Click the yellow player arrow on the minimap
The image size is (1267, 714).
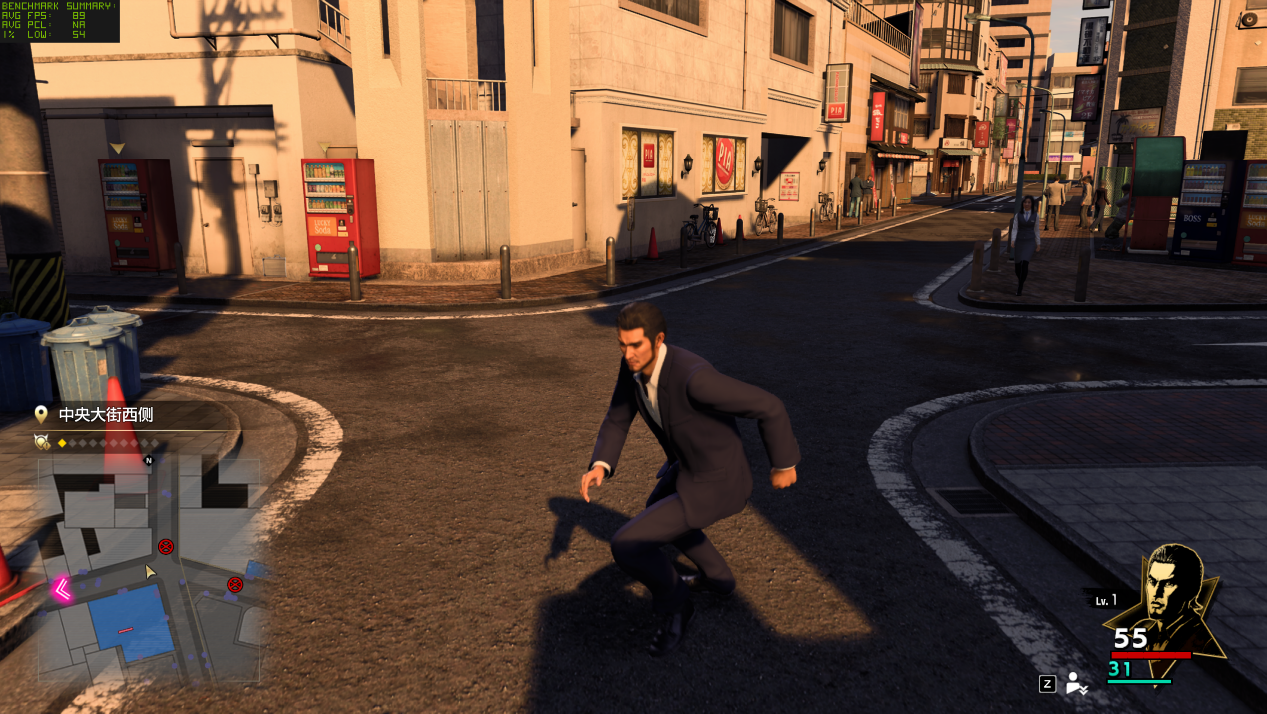(150, 571)
